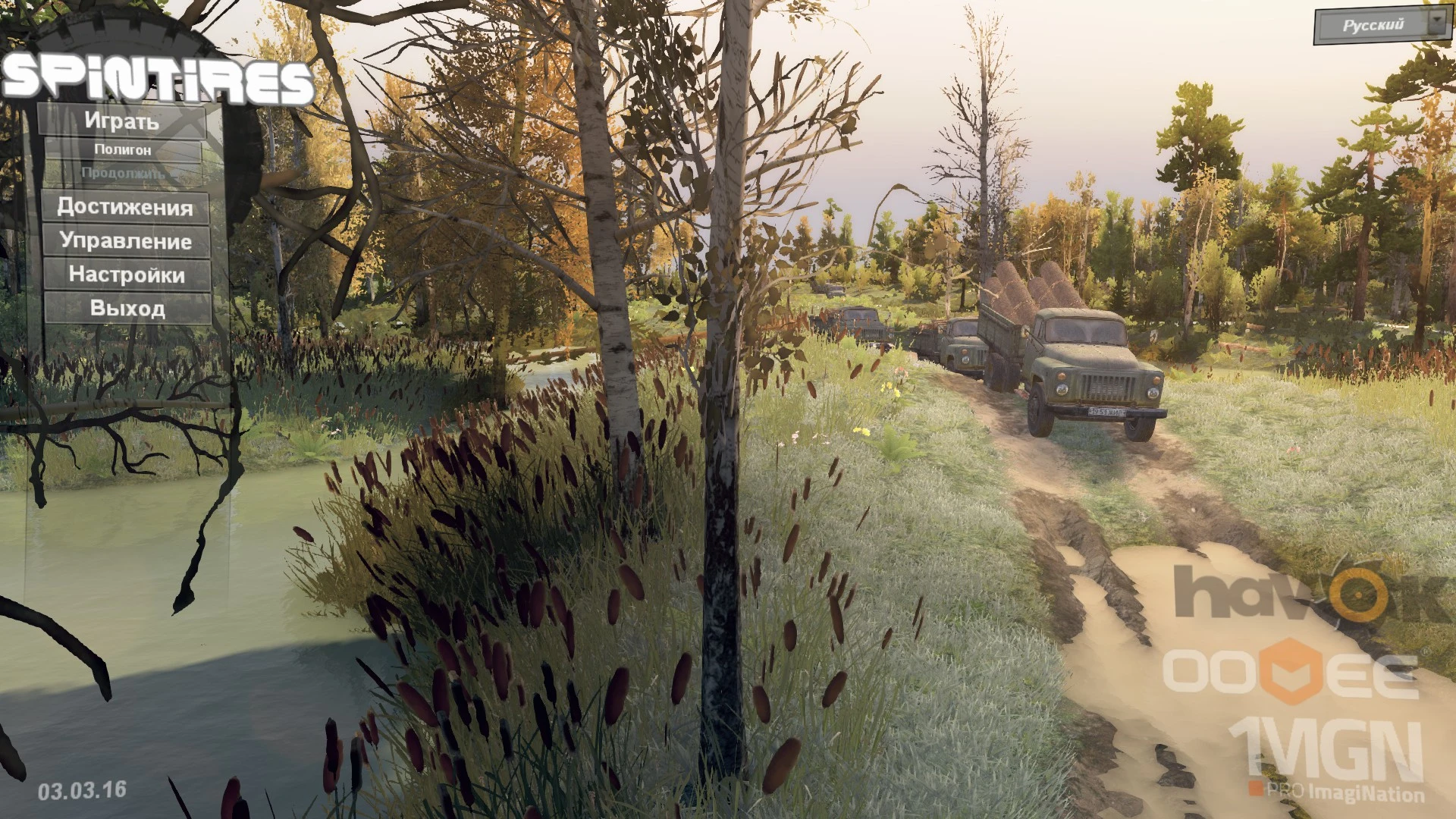Open the Настройки settings screen
The width and height of the screenshot is (1456, 819).
click(126, 275)
